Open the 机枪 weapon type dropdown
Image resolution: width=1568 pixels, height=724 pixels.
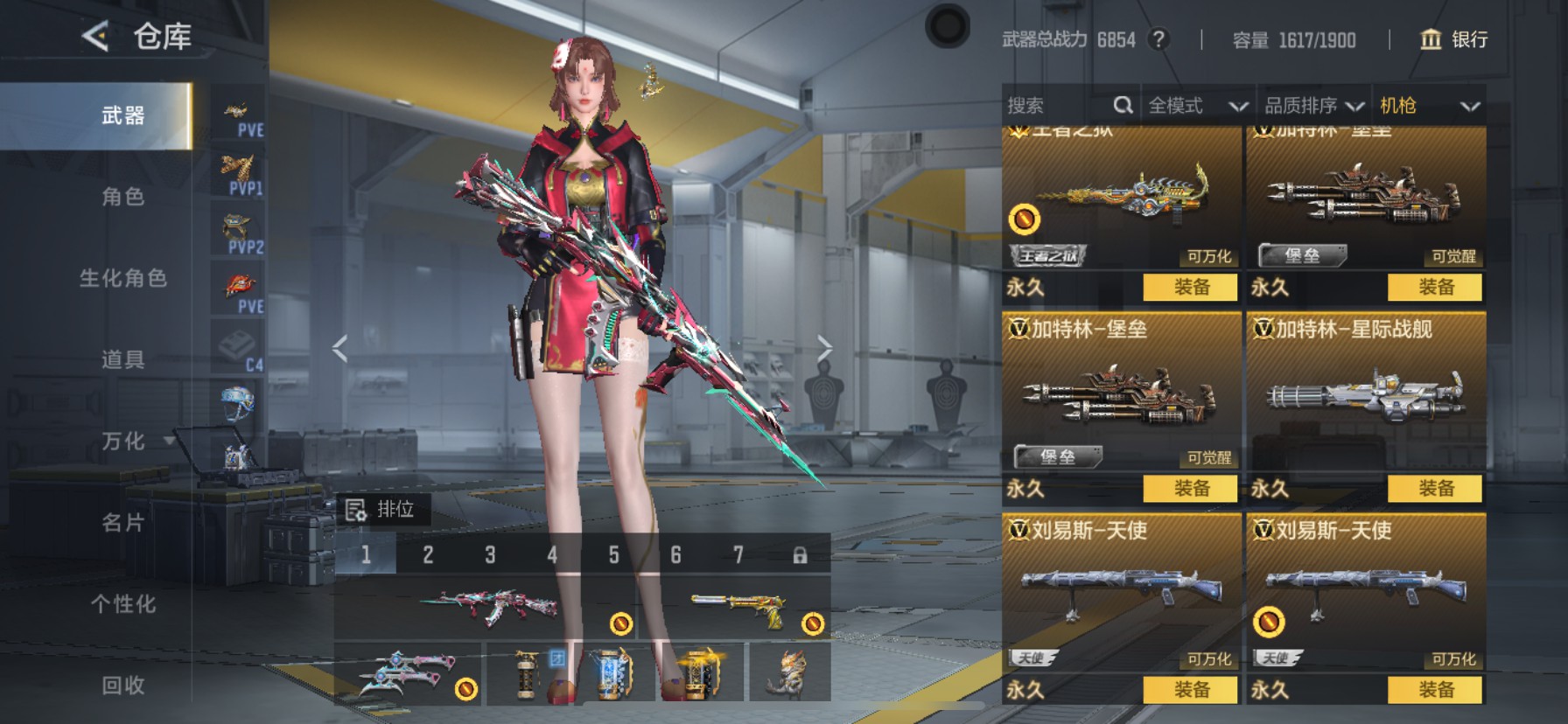pyautogui.click(x=1429, y=106)
